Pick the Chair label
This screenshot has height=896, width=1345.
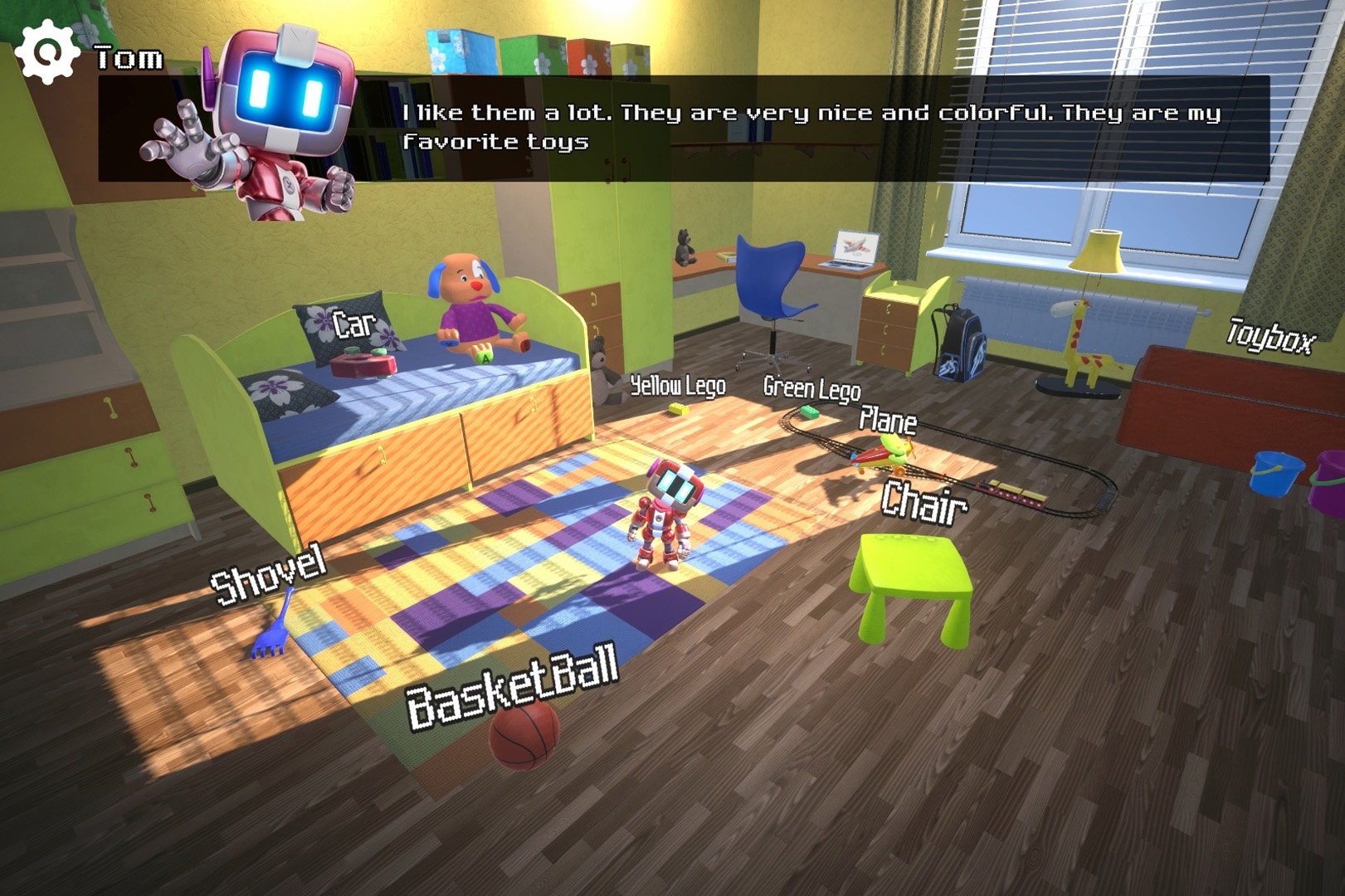click(923, 501)
